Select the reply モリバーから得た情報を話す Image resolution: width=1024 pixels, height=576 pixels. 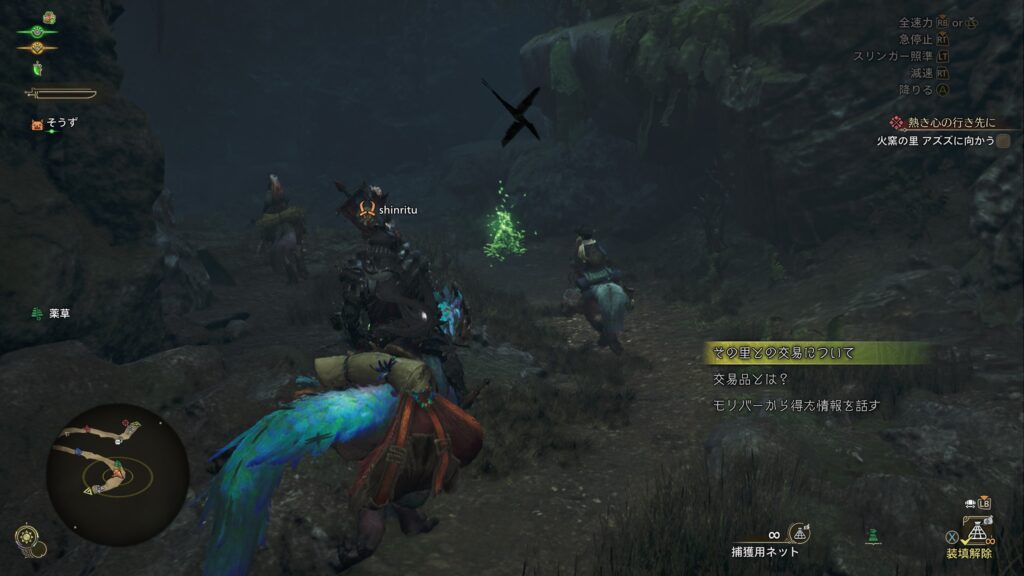[x=795, y=405]
